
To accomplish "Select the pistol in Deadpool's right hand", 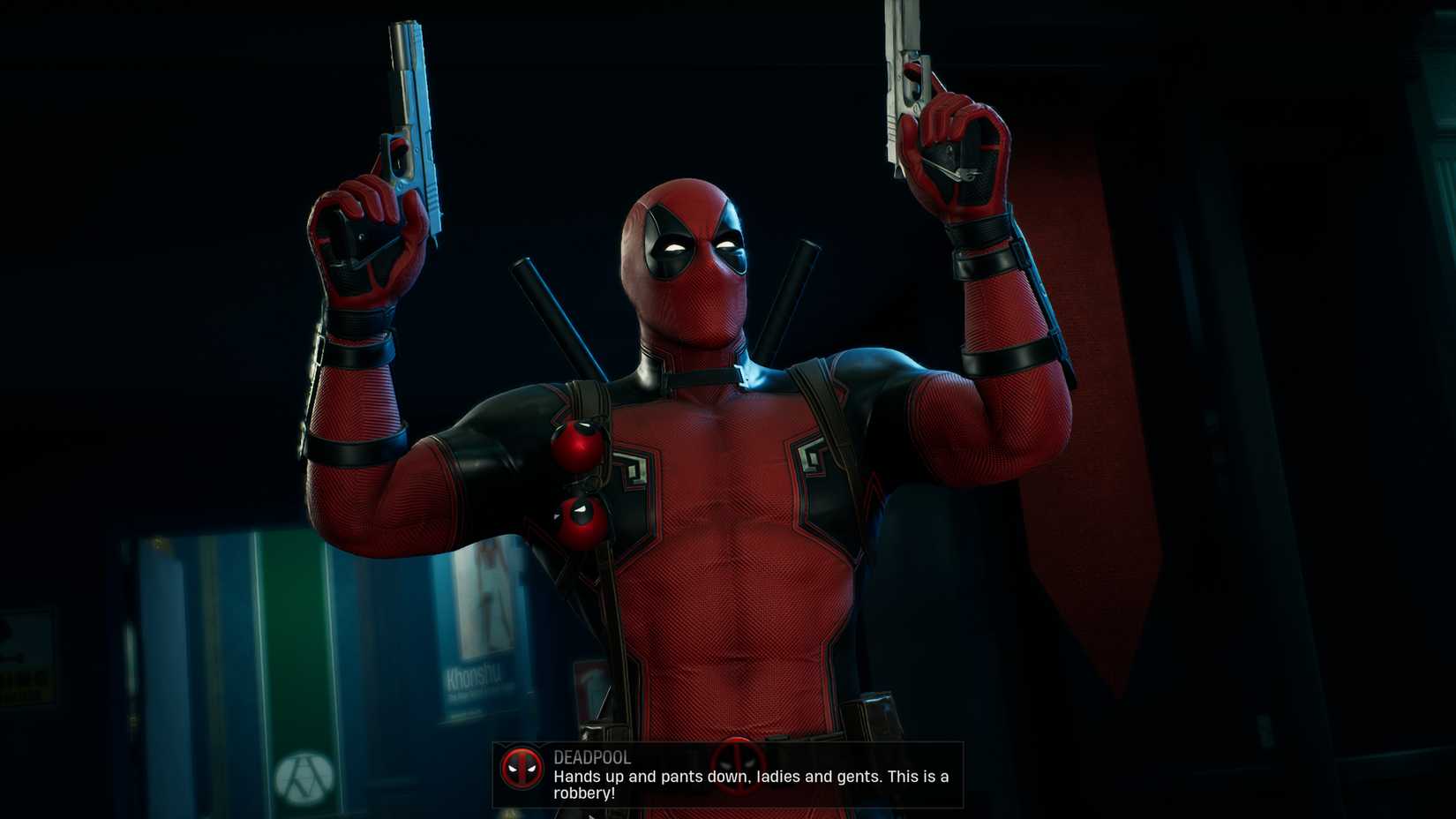I will [408, 106].
